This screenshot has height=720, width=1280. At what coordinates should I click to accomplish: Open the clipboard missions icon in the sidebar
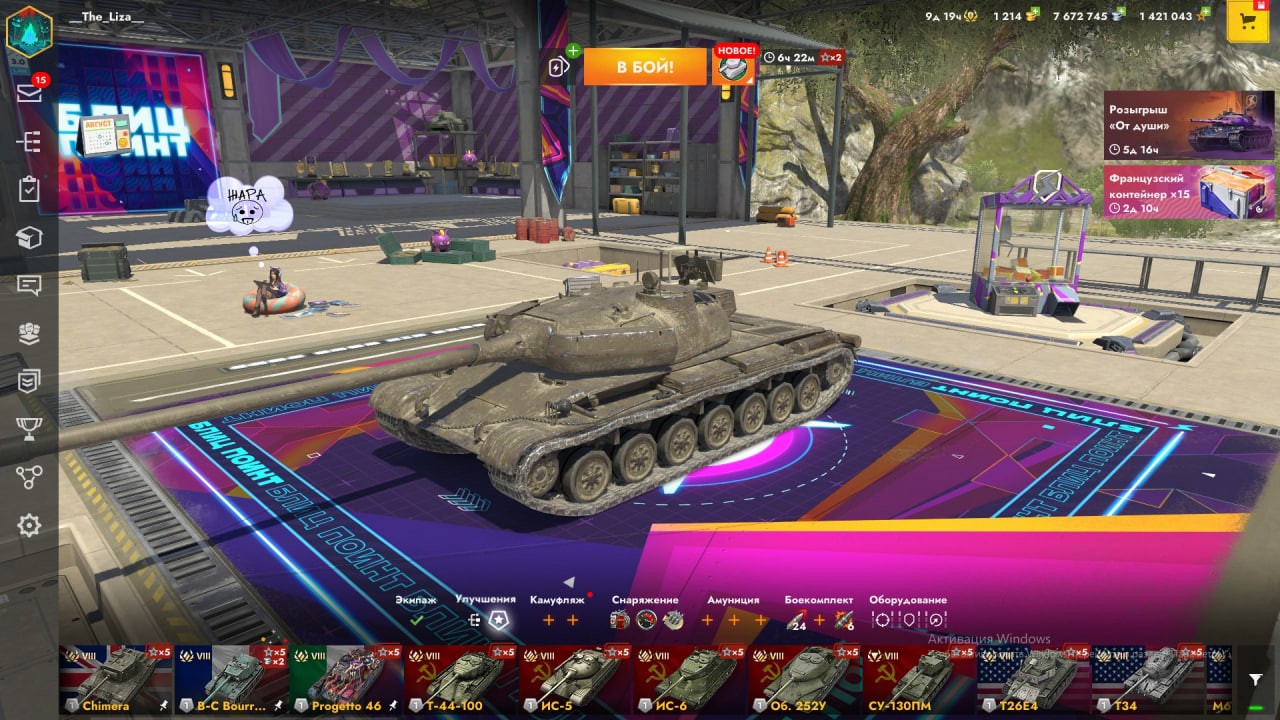click(x=29, y=189)
